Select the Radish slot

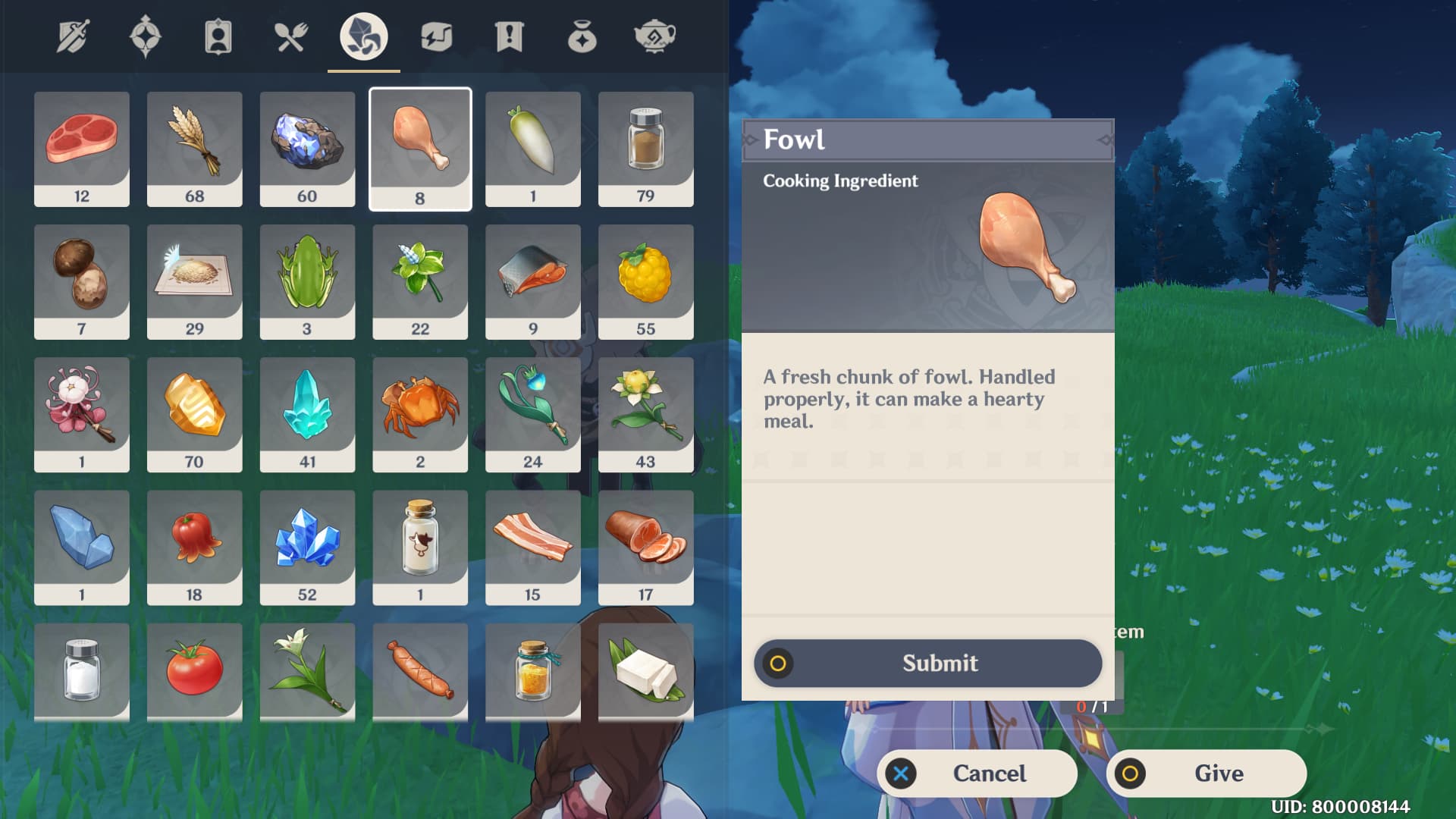[x=533, y=149]
